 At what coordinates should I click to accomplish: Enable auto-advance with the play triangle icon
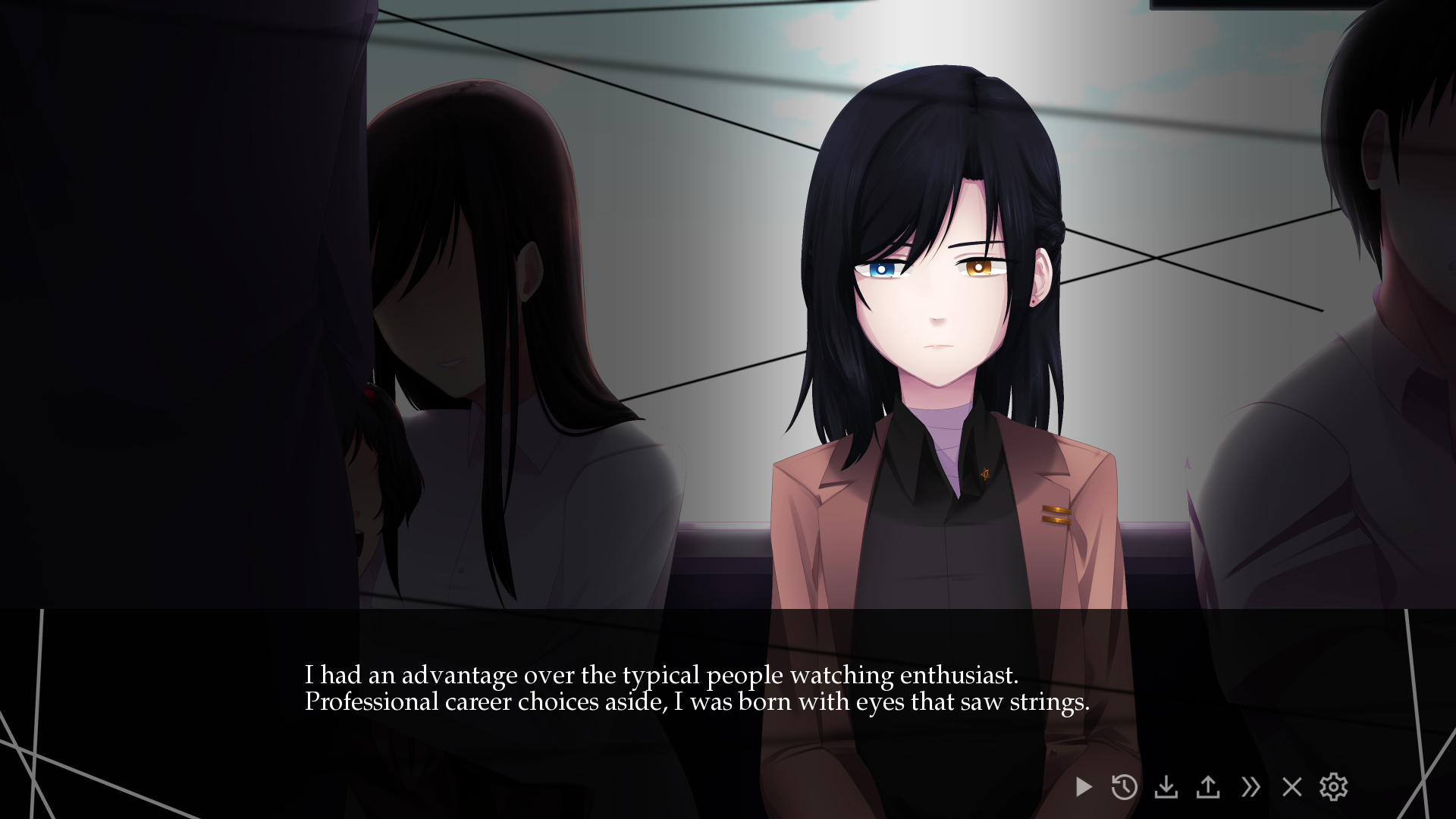[x=1082, y=787]
